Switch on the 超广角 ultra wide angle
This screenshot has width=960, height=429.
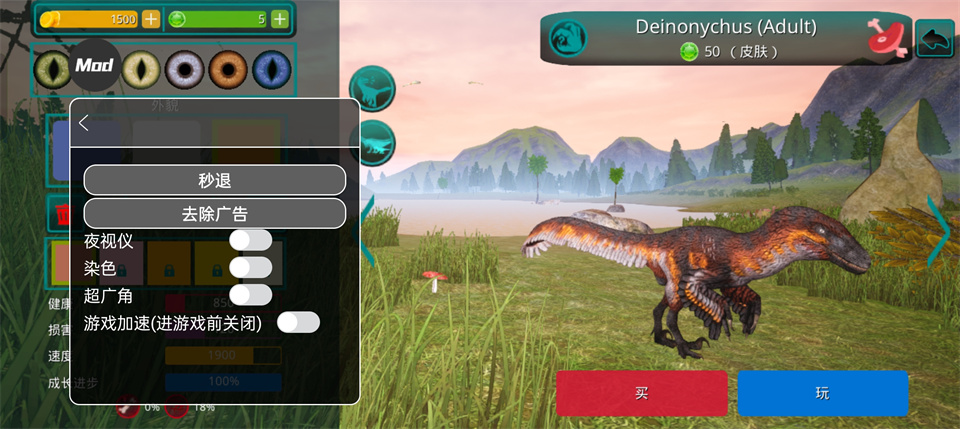coord(250,295)
